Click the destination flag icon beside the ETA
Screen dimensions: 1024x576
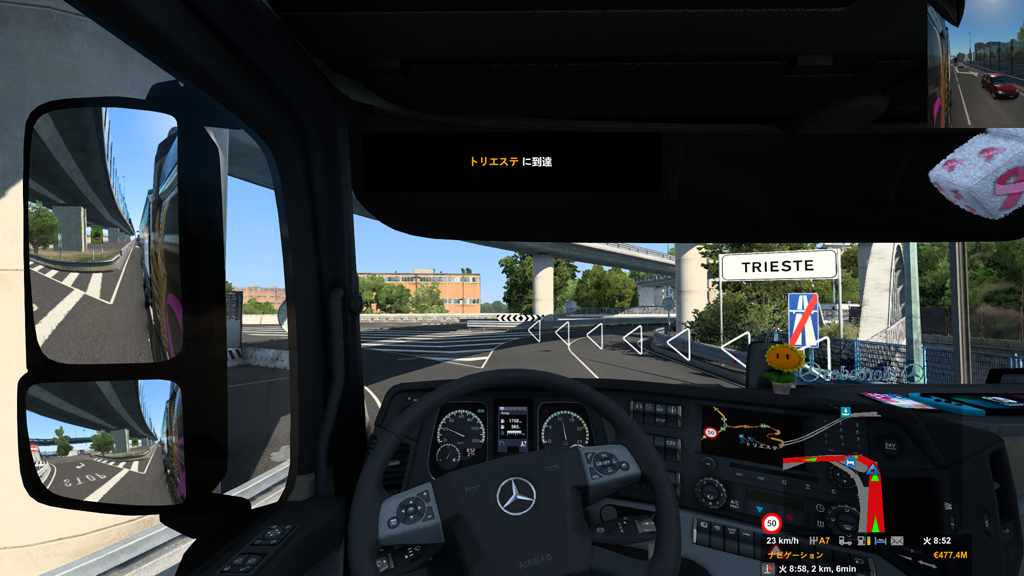tap(767, 568)
